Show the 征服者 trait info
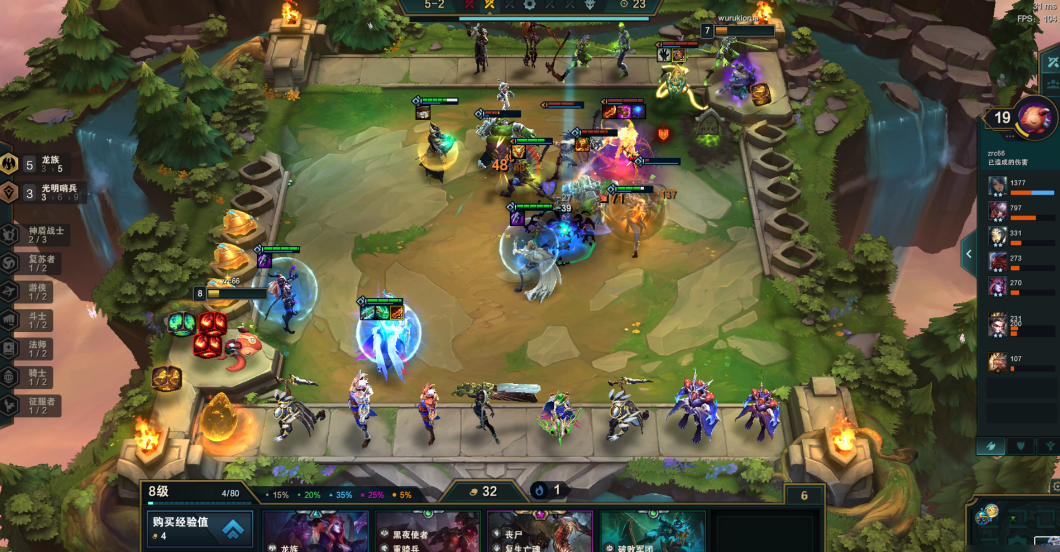 pos(36,406)
